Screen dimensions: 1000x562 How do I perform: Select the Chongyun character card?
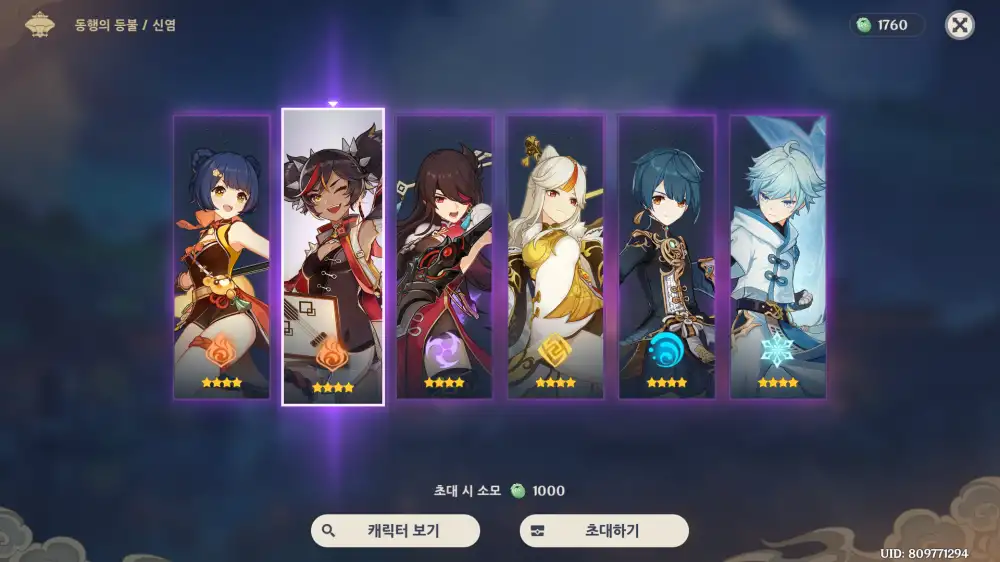point(777,257)
